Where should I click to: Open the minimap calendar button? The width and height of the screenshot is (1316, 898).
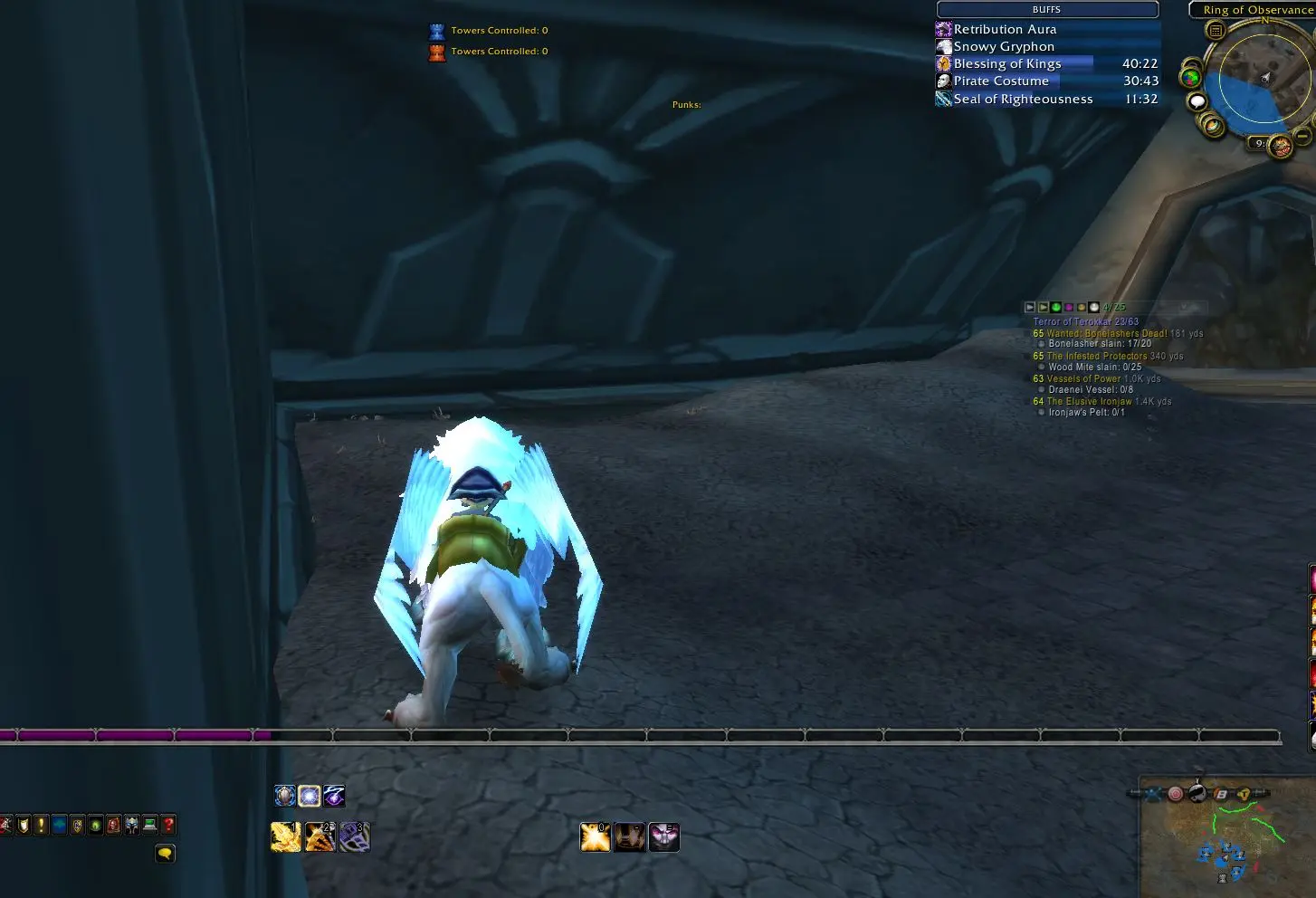click(x=1216, y=31)
